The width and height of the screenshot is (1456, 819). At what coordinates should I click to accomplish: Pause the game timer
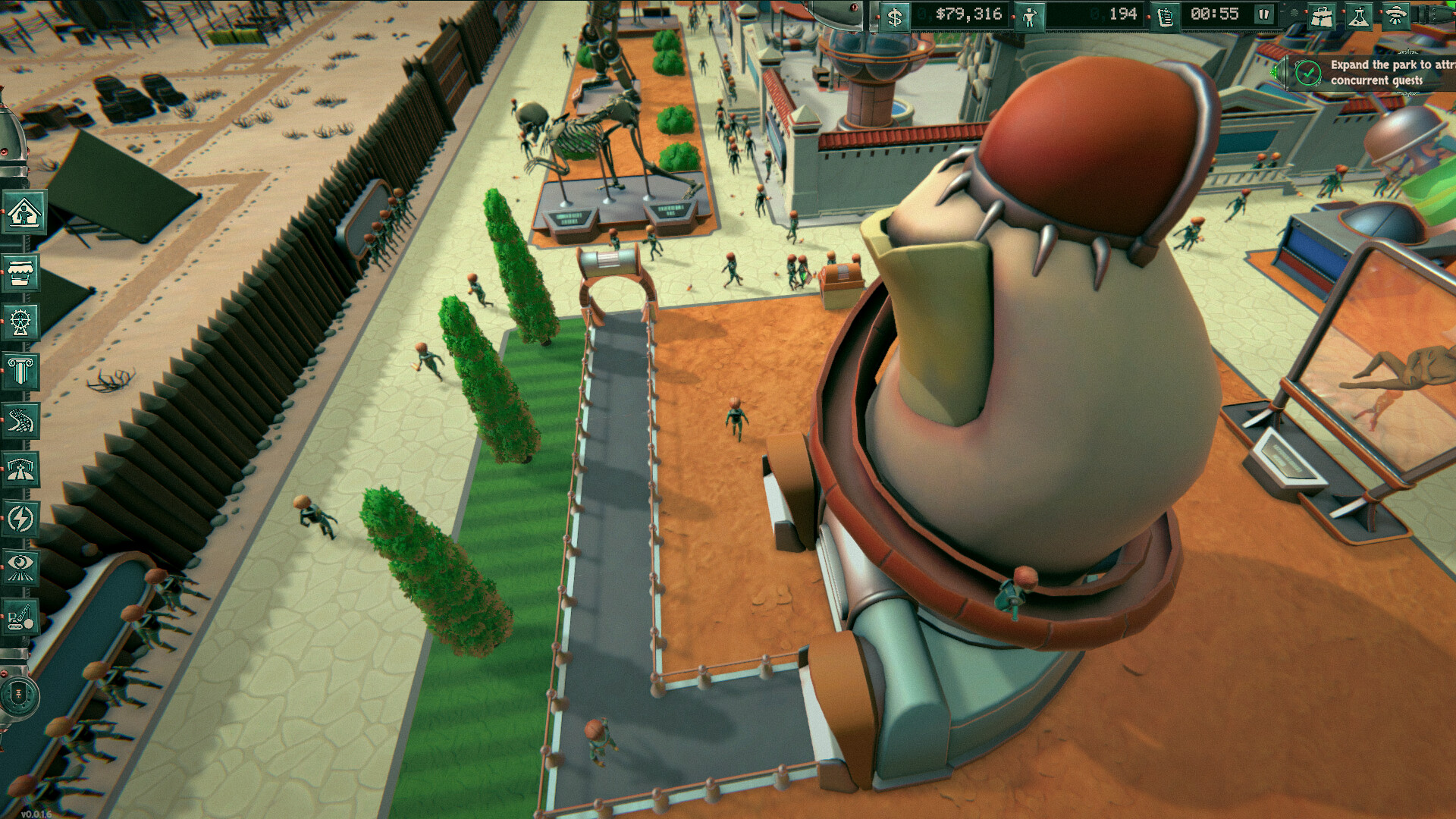(x=1264, y=14)
